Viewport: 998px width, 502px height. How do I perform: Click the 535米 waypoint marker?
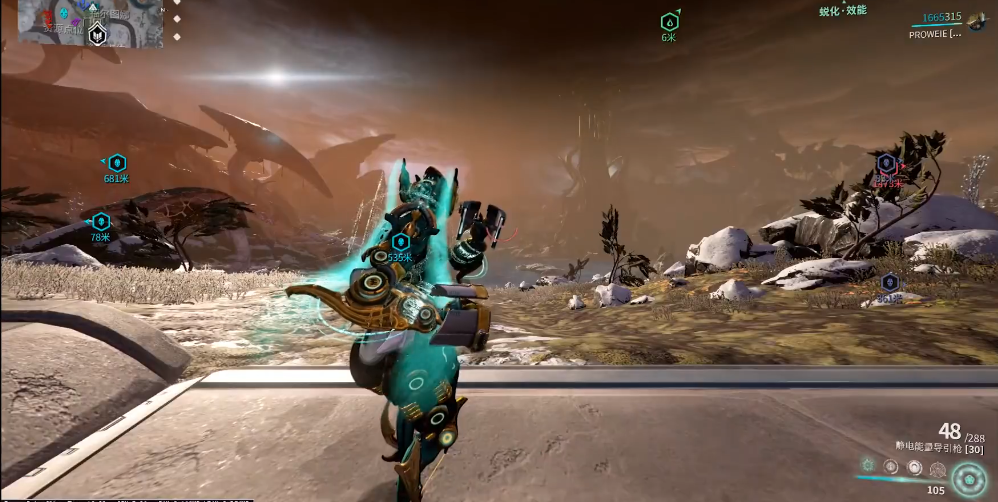pos(400,241)
